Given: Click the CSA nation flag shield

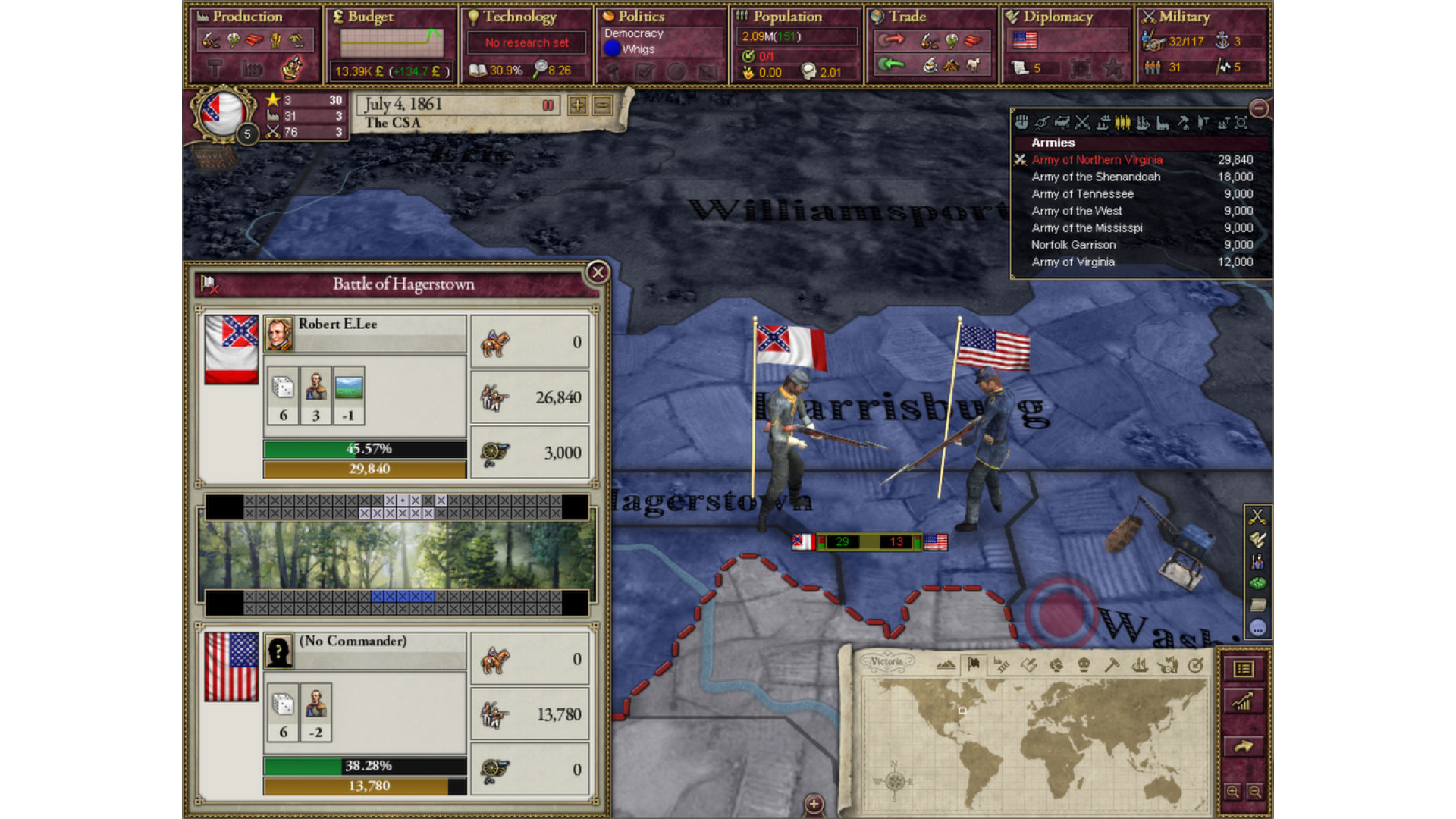Looking at the screenshot, I should 222,114.
